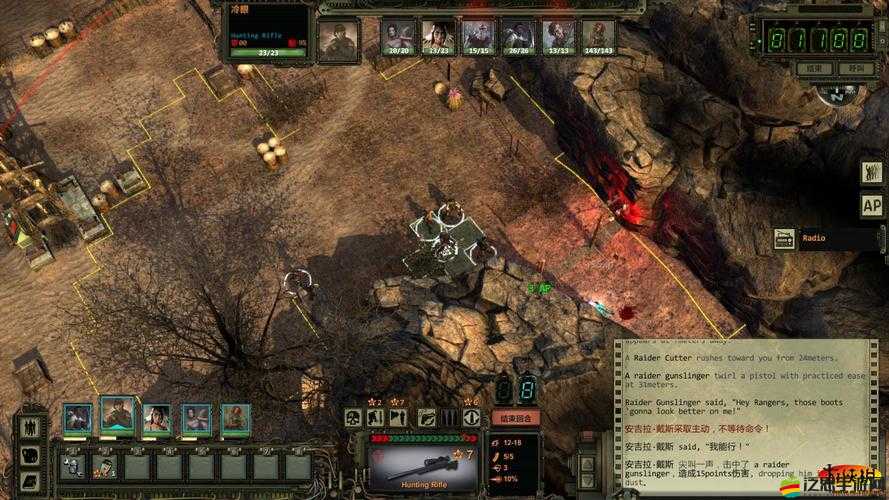This screenshot has width=889, height=500.
Task: Open the squad group icon on the right edge
Action: coord(871,171)
